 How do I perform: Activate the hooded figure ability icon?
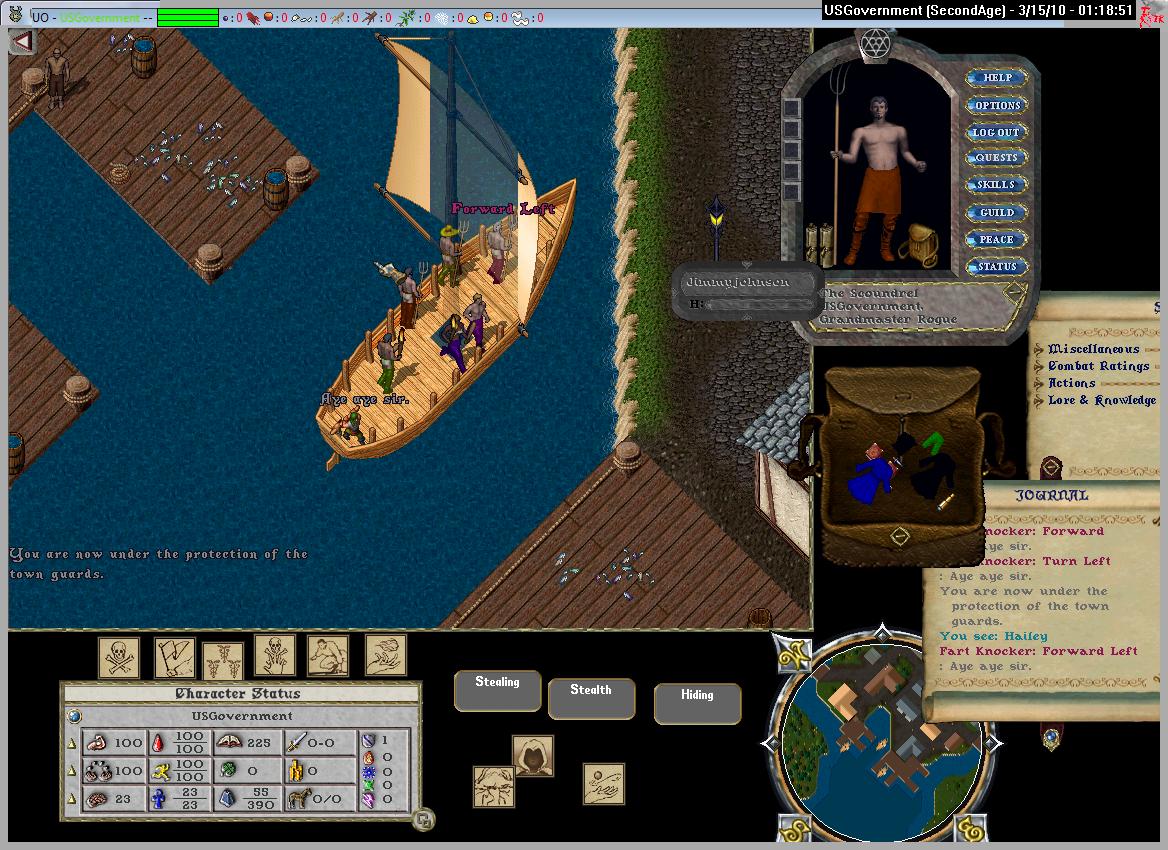[533, 756]
